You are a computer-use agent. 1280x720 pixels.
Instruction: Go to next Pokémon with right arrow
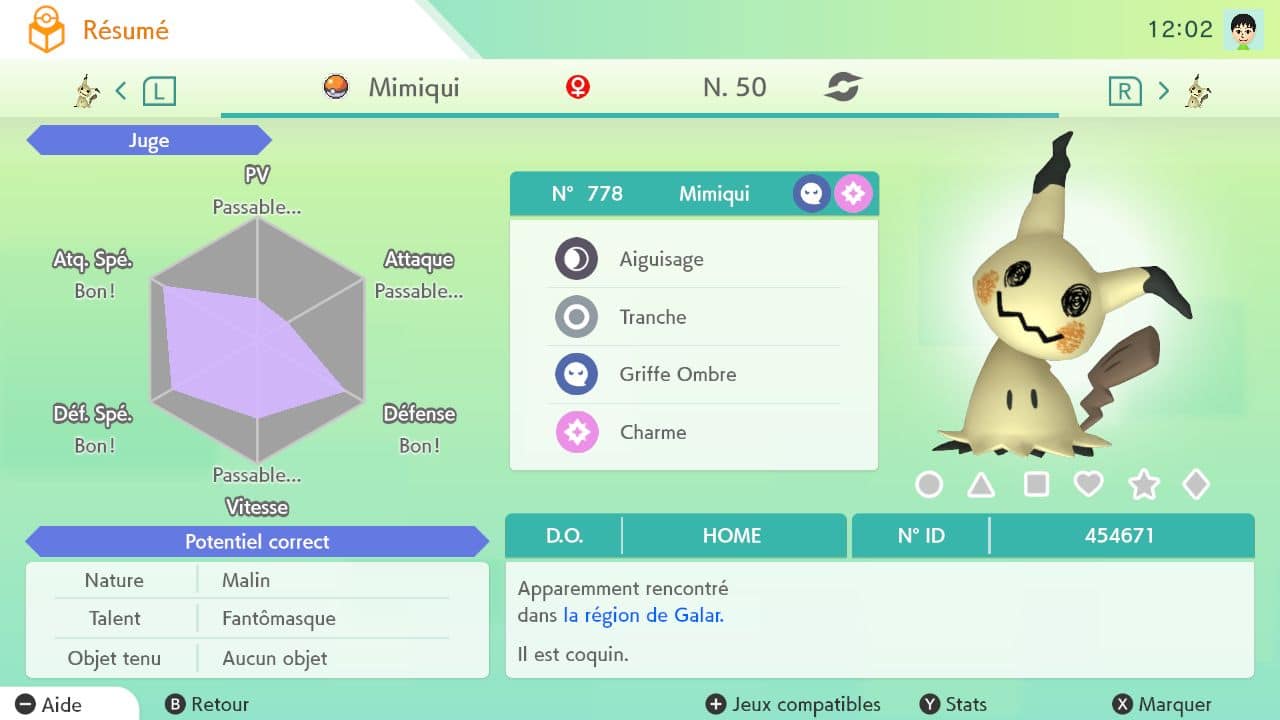point(1163,91)
